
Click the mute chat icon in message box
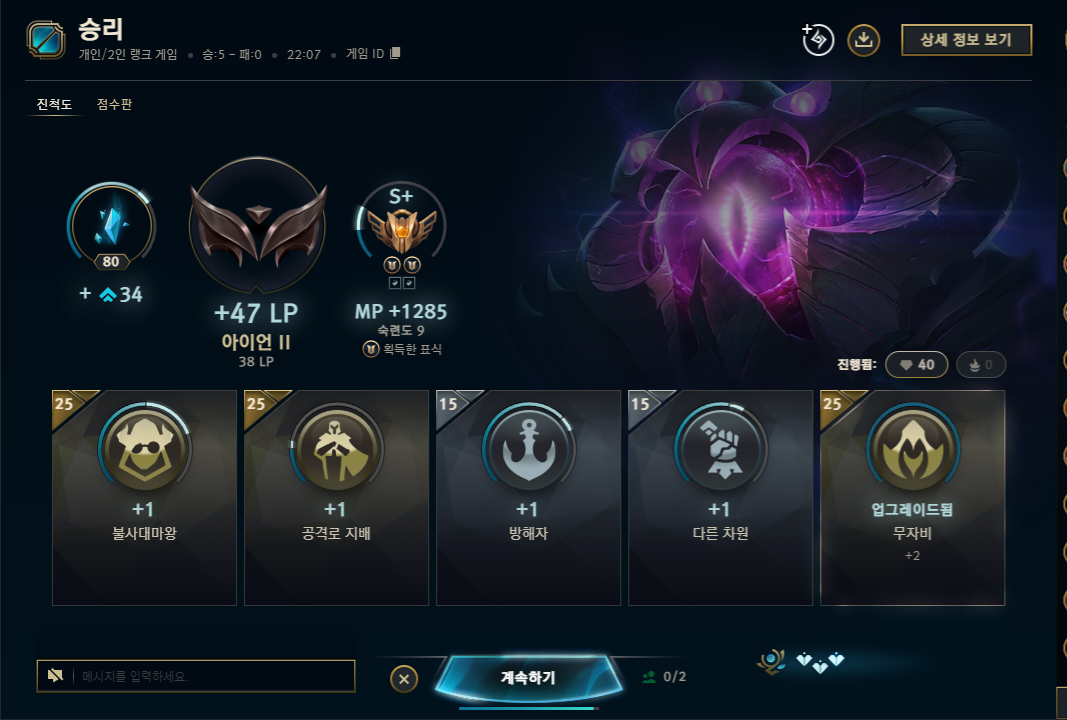point(56,676)
